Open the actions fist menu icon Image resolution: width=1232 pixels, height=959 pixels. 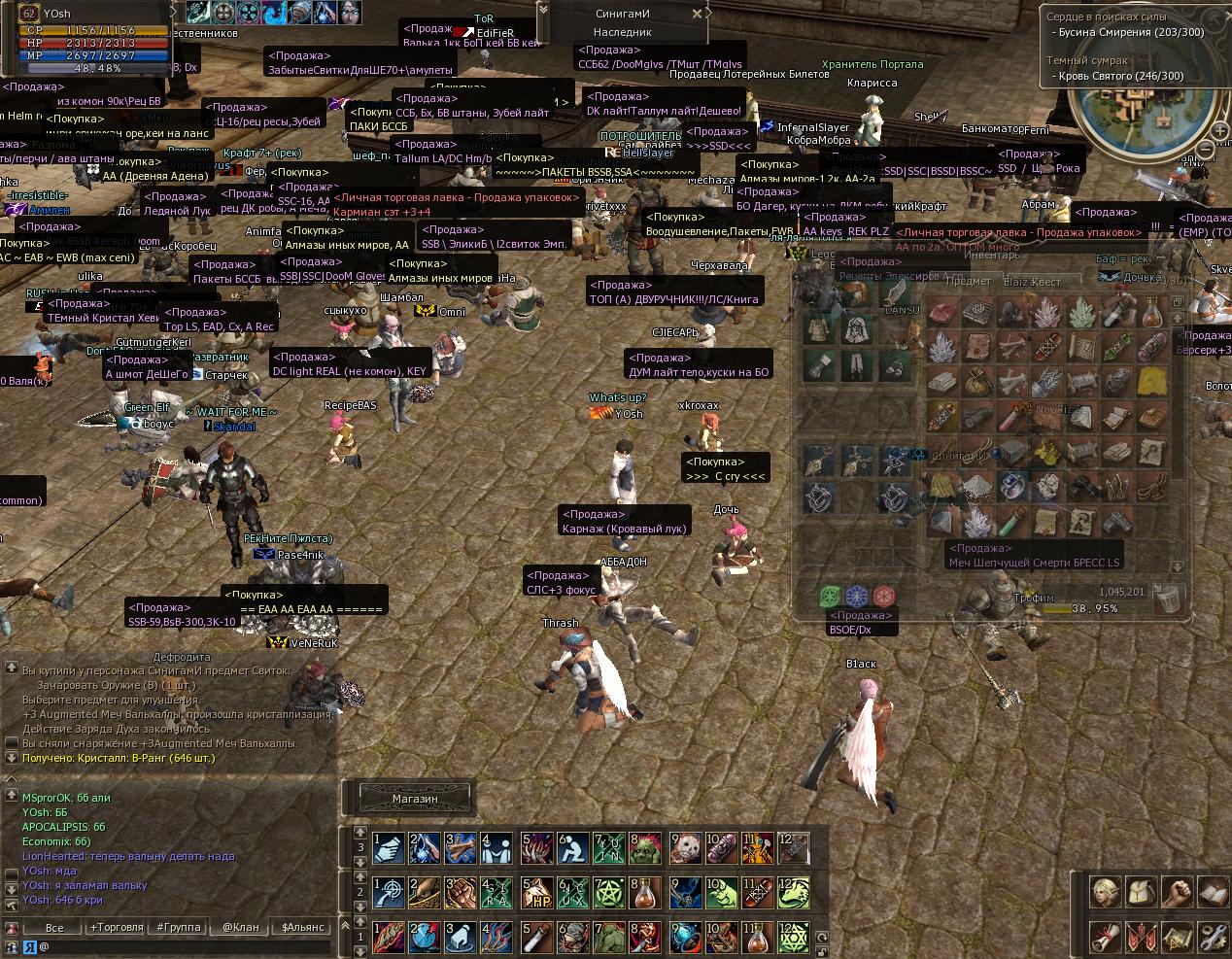click(1177, 892)
